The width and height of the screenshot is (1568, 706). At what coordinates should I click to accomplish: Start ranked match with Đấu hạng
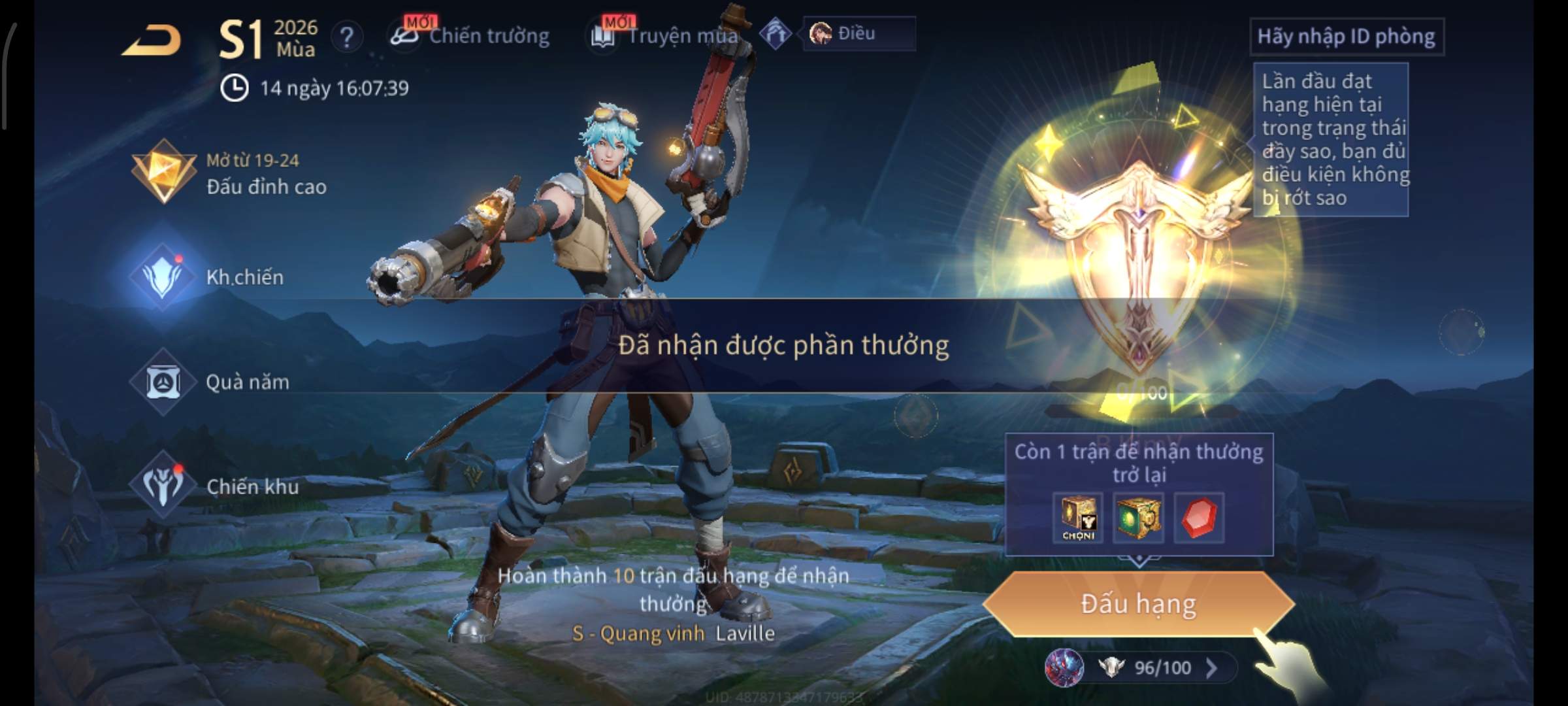click(x=1138, y=604)
